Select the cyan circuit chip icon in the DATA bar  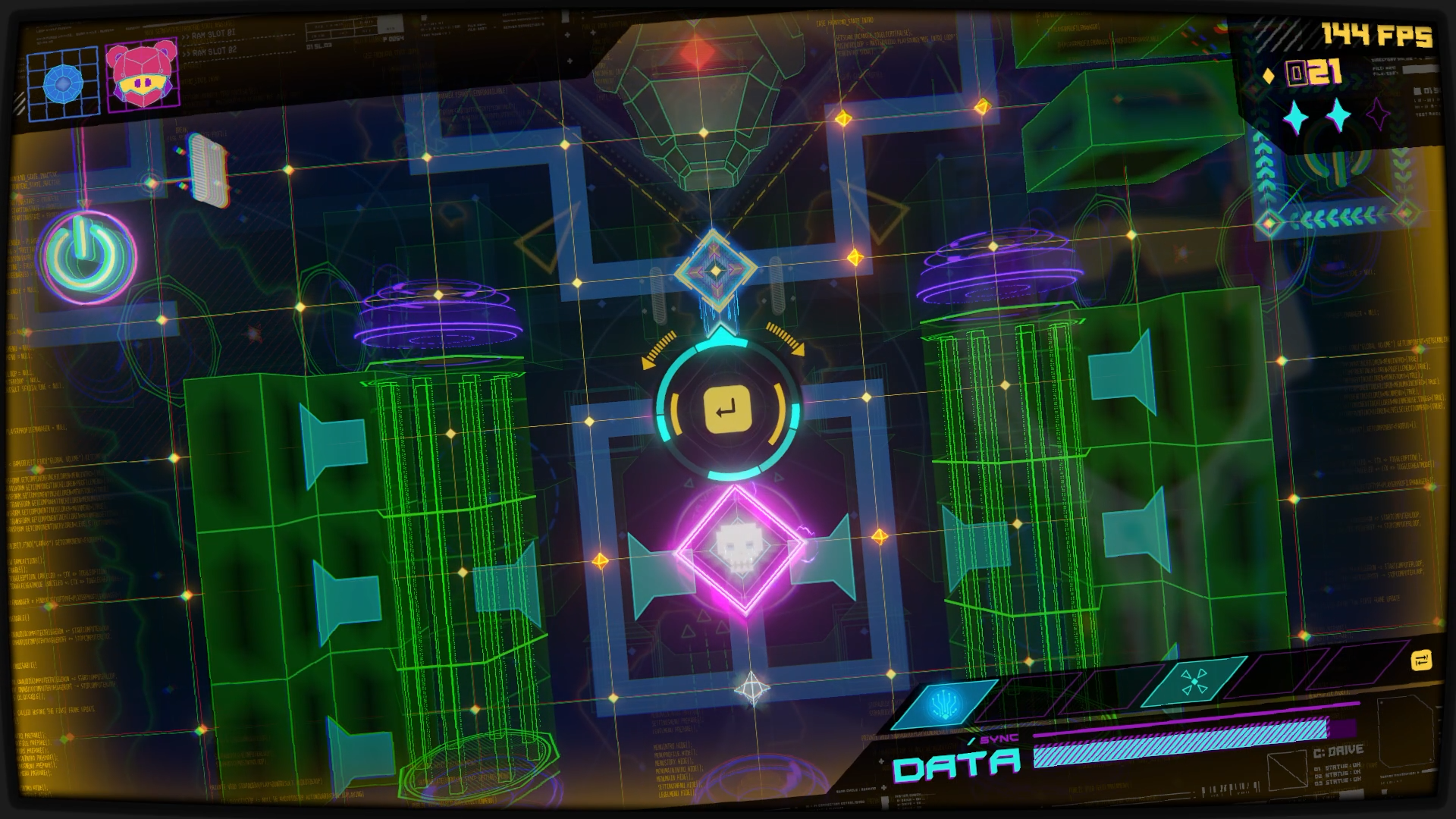[x=943, y=702]
